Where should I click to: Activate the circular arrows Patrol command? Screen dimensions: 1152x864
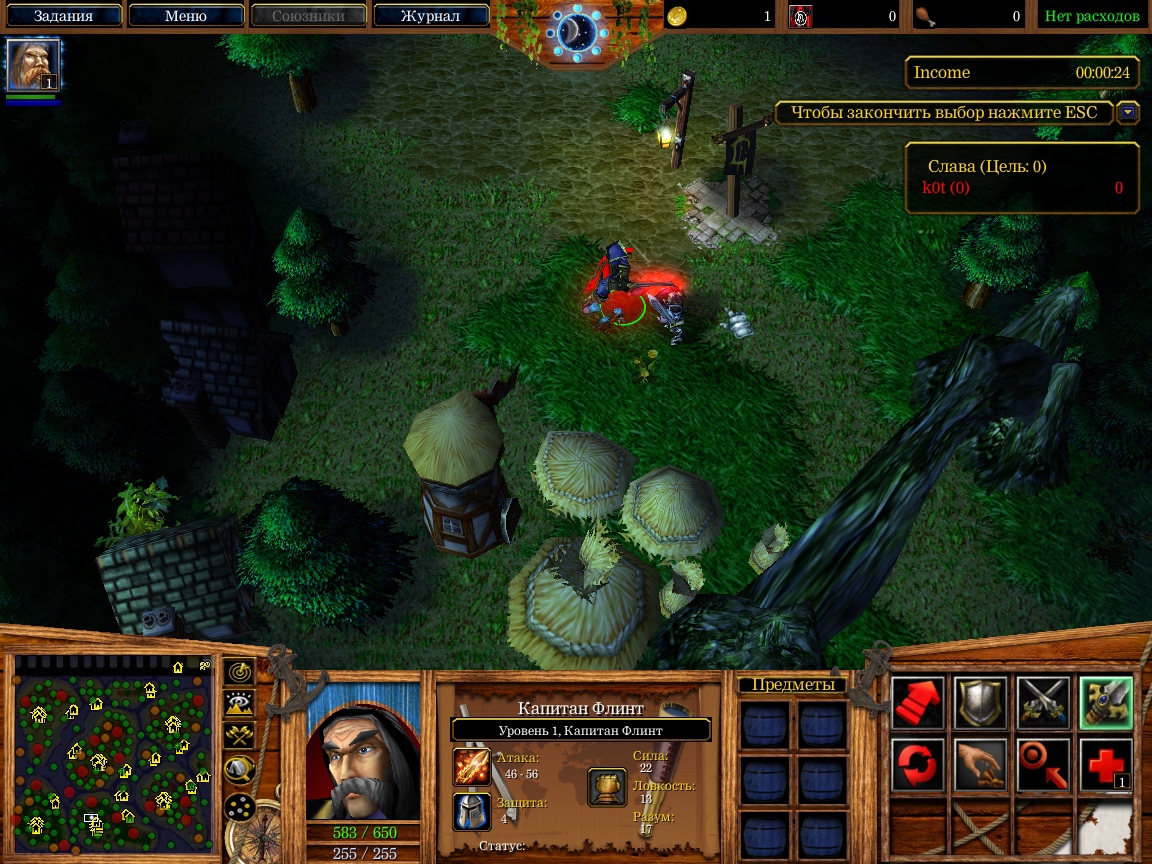pyautogui.click(x=917, y=765)
